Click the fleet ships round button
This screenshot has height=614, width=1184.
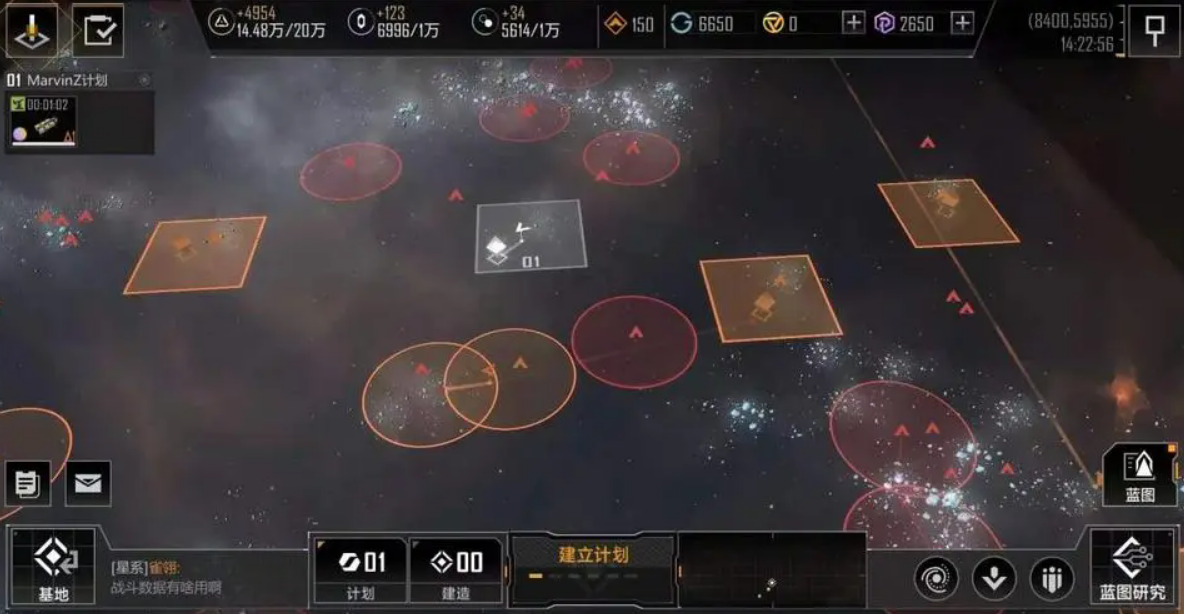pos(1051,578)
